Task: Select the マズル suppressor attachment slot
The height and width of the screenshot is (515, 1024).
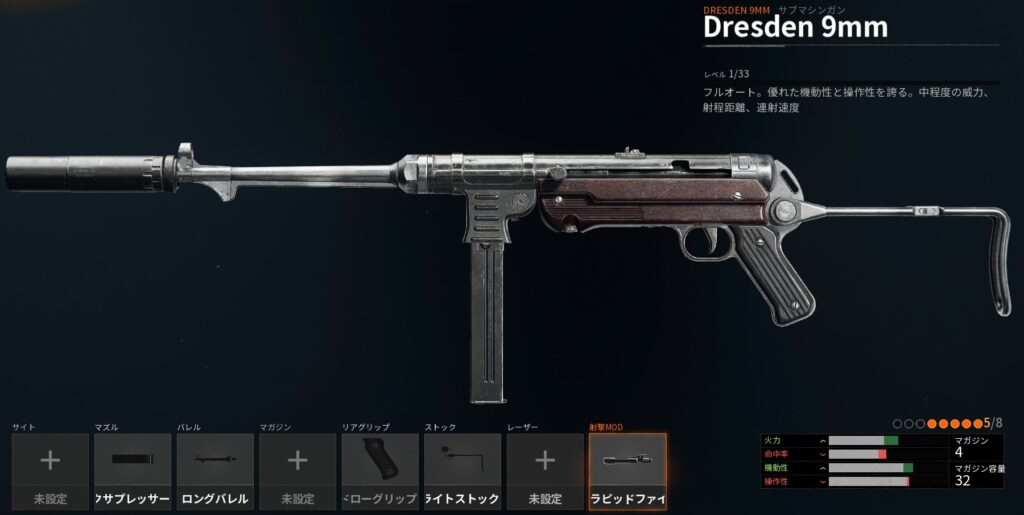Action: pos(132,471)
